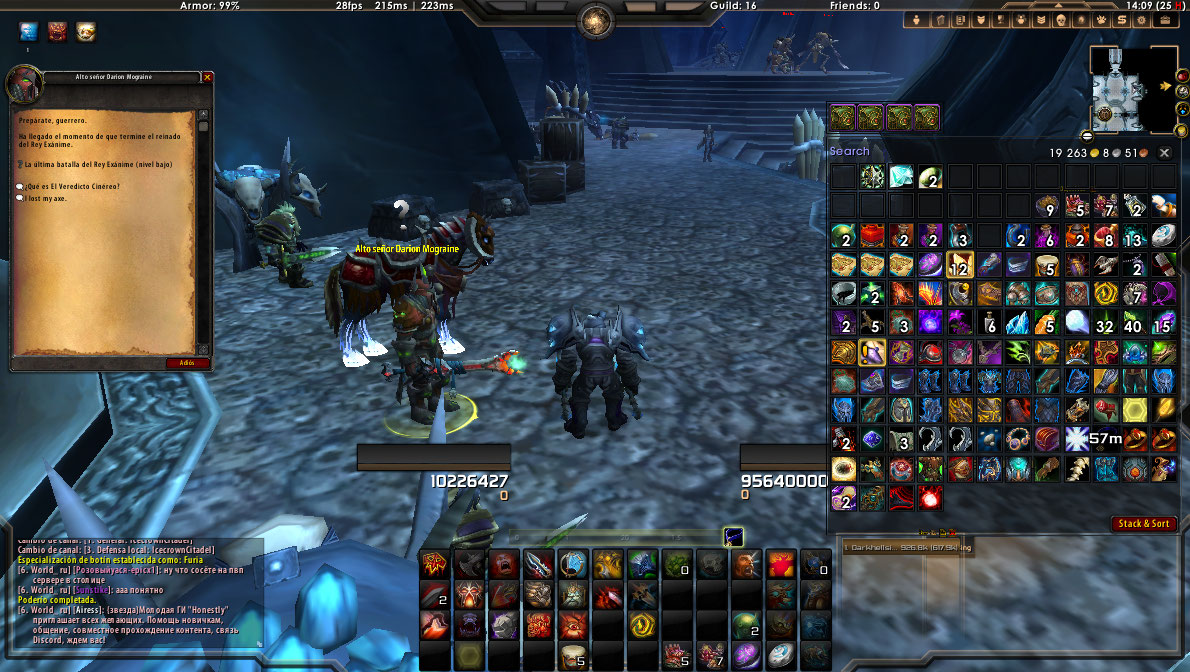The image size is (1190, 672).
Task: Choose the 'I lost my axe.' reply
Action: tap(49, 198)
